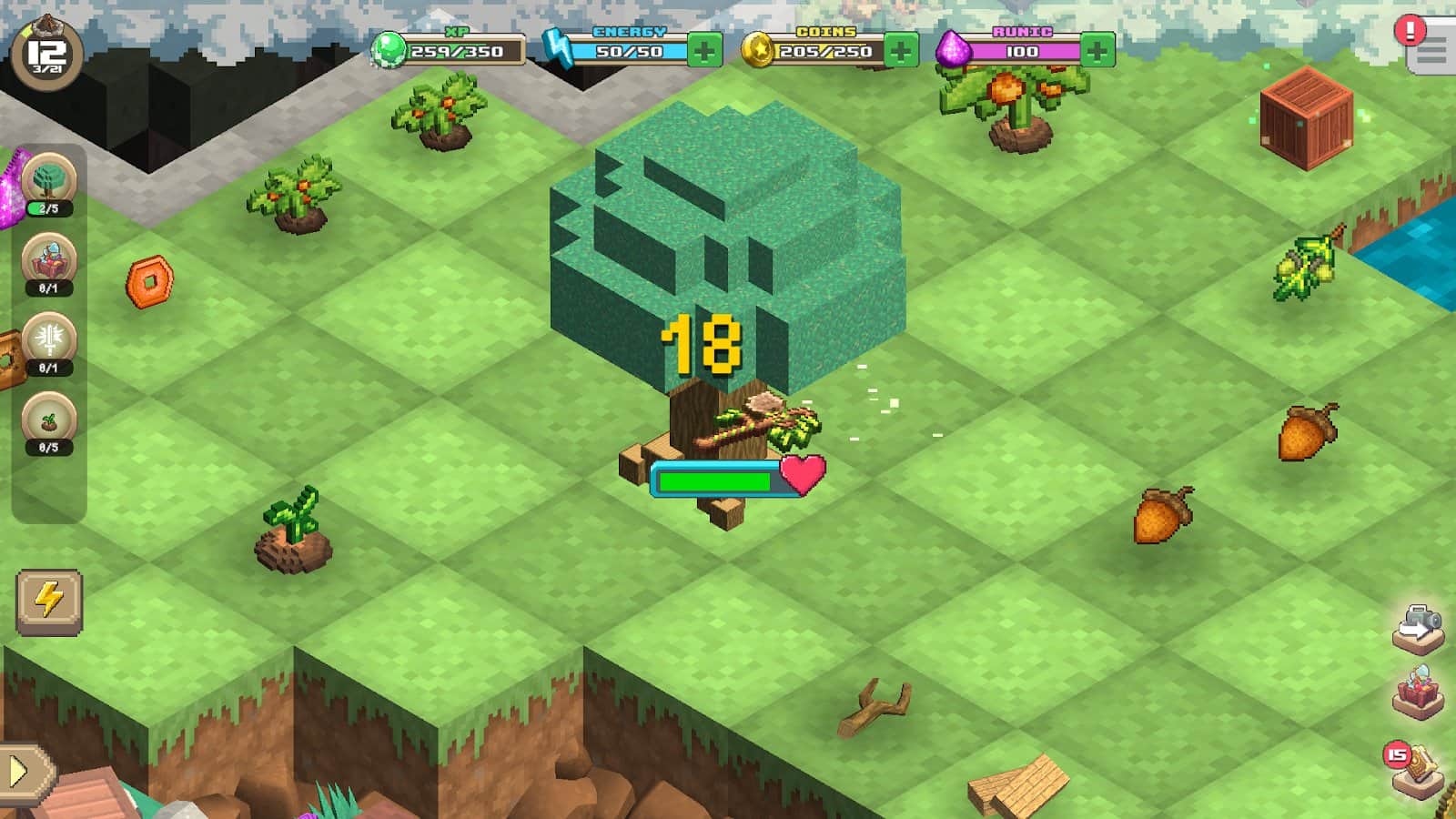Open the gift box rewards button
Screen dimensions: 1456x819
click(1418, 693)
